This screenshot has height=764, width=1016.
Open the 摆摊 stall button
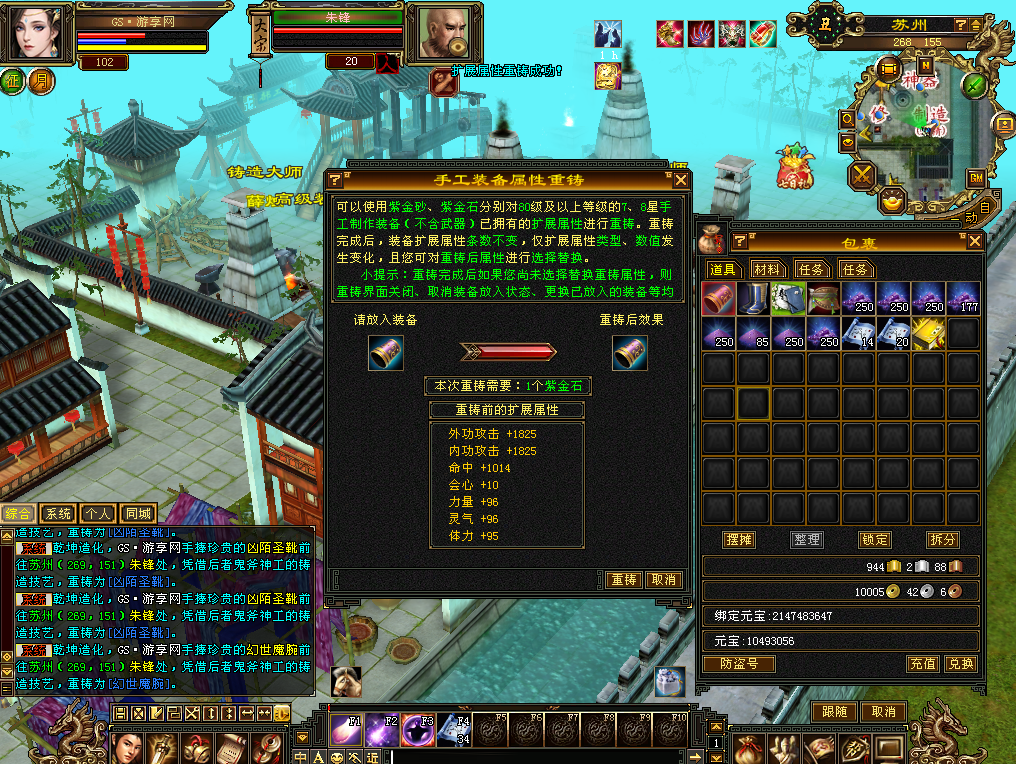[x=739, y=540]
